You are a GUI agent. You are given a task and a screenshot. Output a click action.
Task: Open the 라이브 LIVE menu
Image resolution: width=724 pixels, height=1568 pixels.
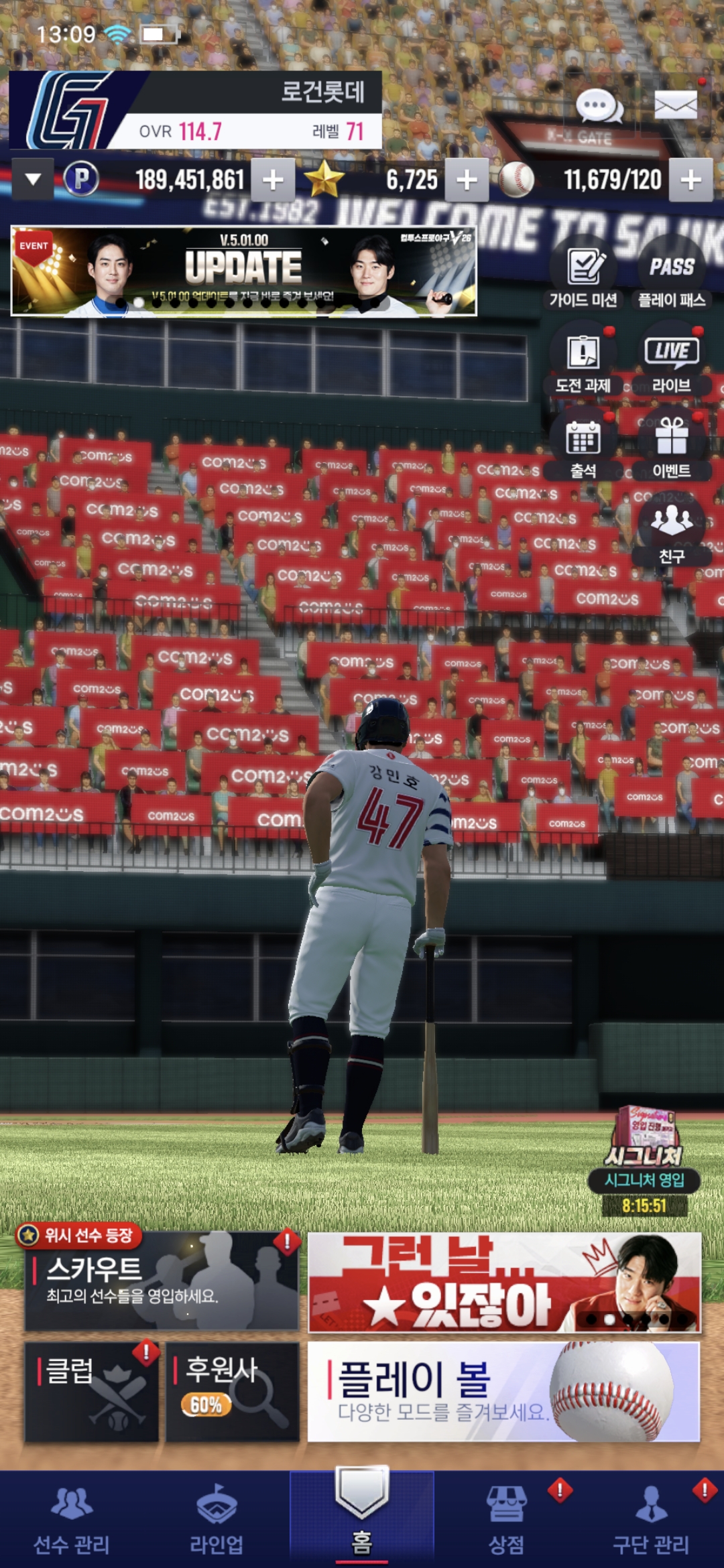click(672, 362)
